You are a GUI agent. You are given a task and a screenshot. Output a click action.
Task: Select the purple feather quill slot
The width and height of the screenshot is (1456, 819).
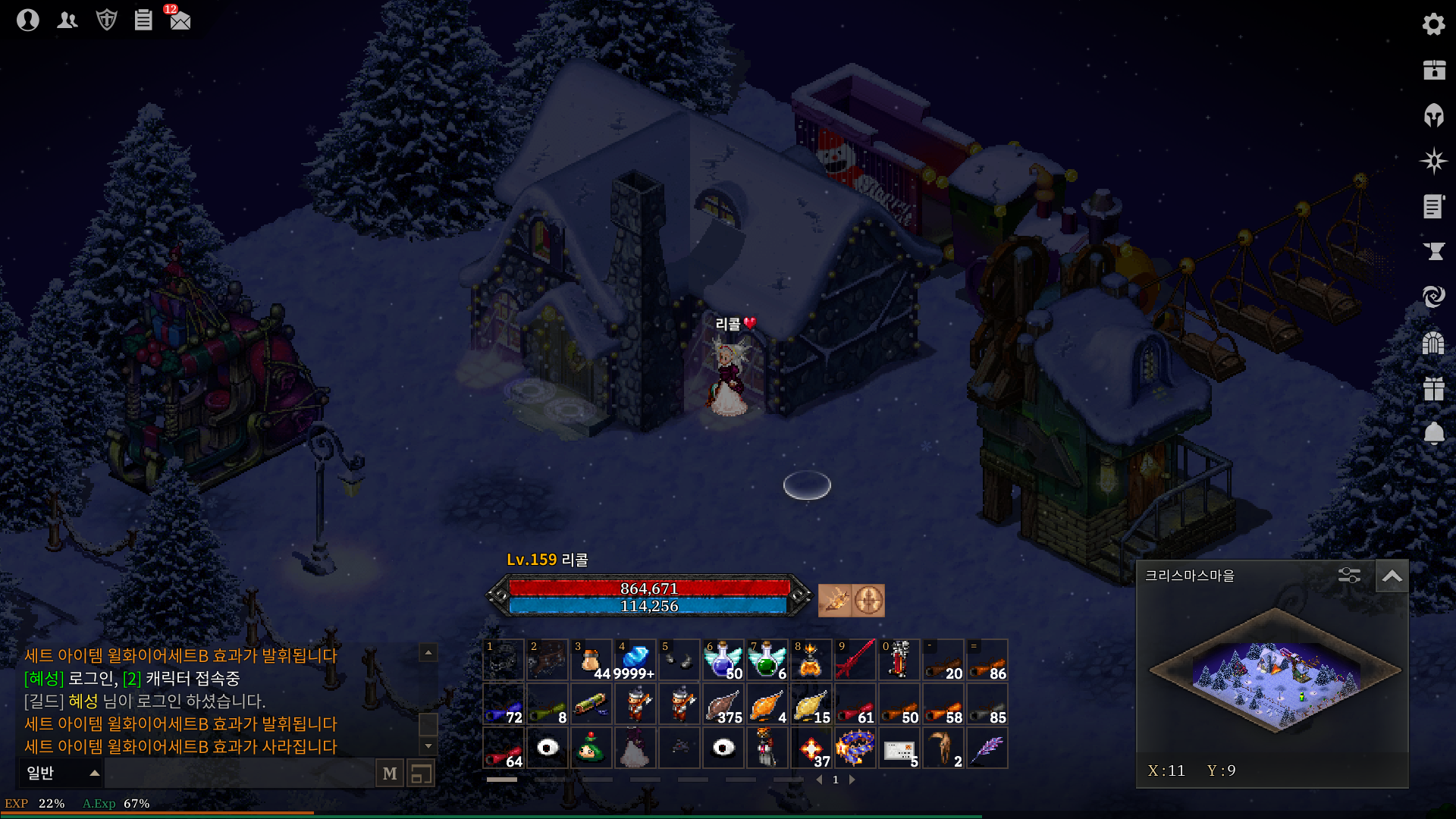987,748
